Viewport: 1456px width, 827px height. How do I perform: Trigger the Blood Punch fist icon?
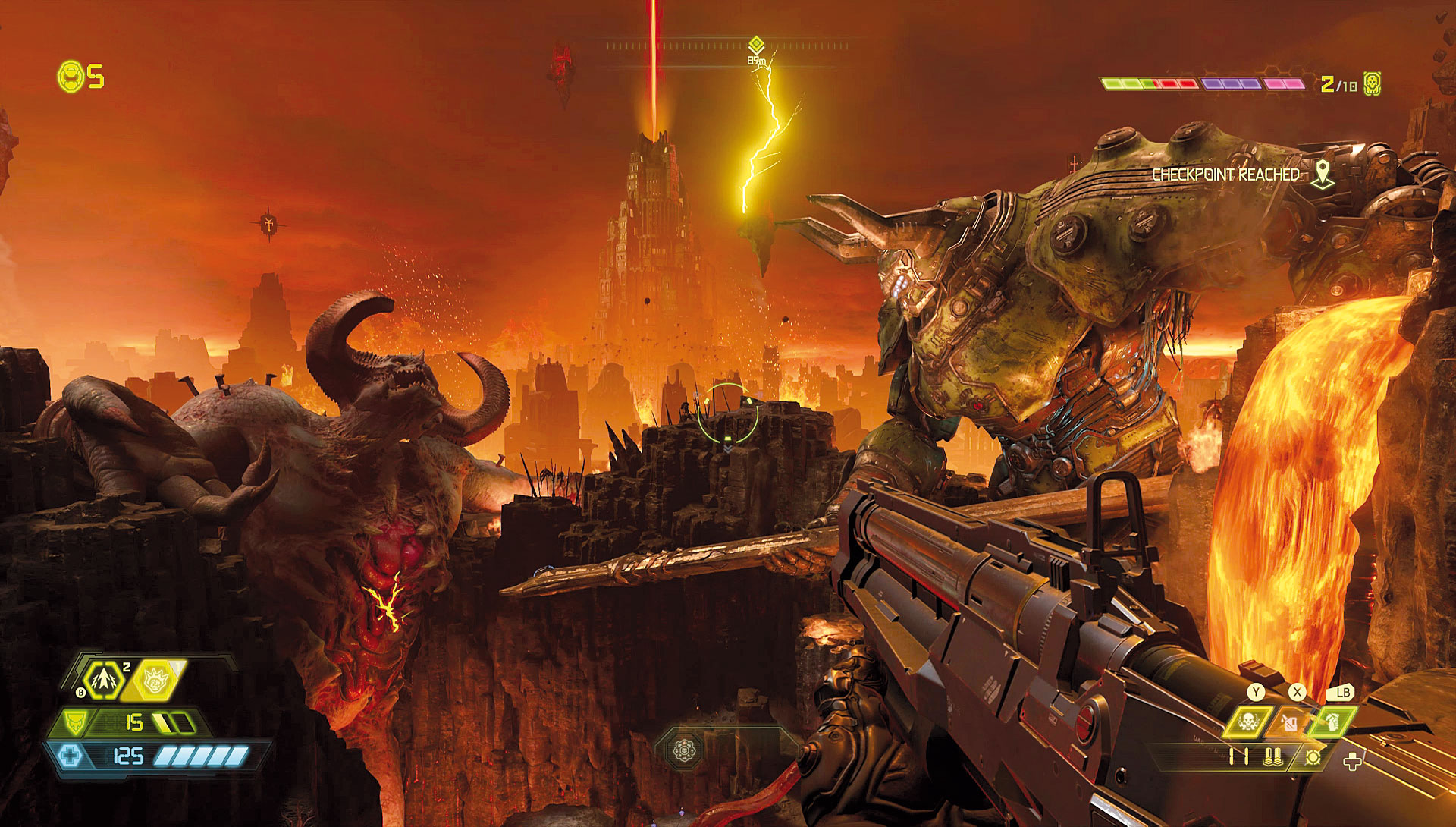point(155,680)
